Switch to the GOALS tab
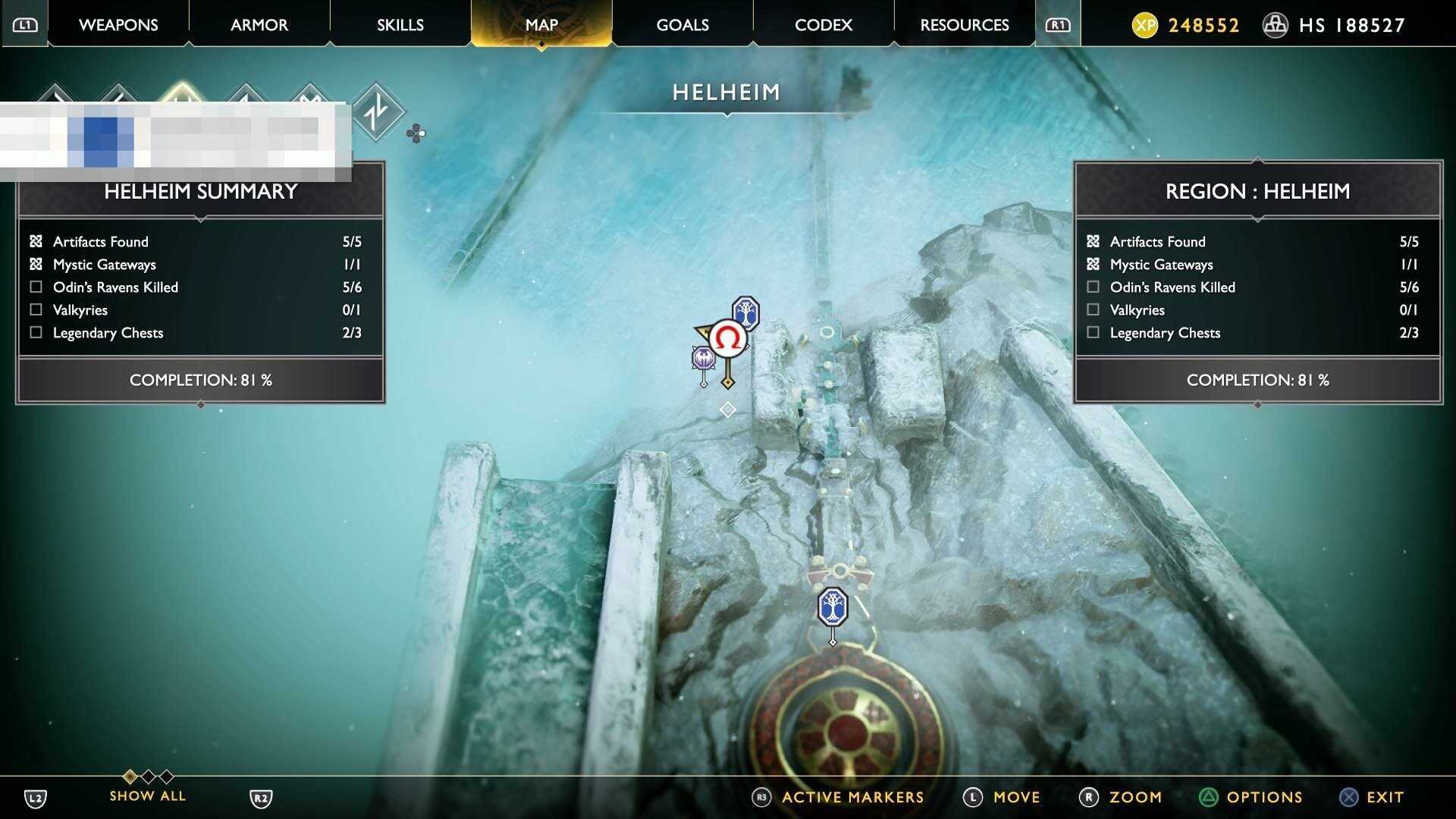The width and height of the screenshot is (1456, 819). 681,24
